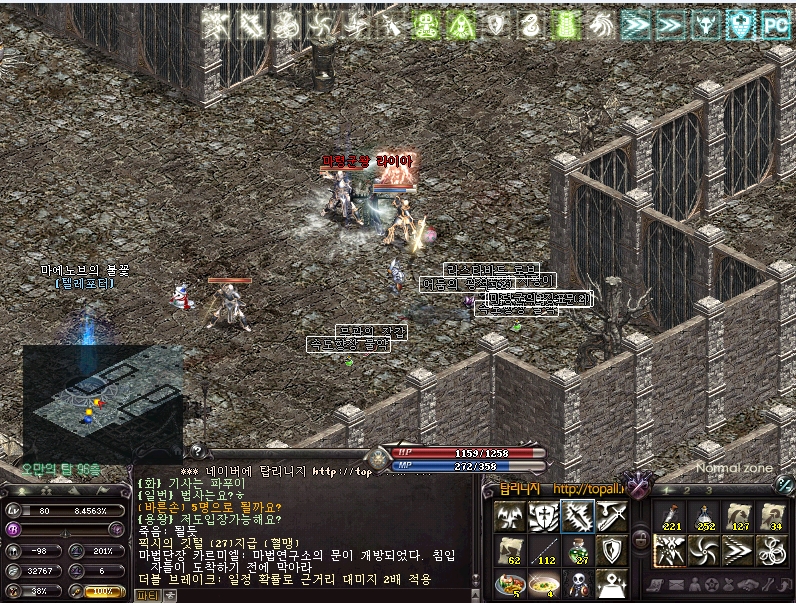Select the green potion with 27 count
The height and width of the screenshot is (603, 796).
point(577,550)
